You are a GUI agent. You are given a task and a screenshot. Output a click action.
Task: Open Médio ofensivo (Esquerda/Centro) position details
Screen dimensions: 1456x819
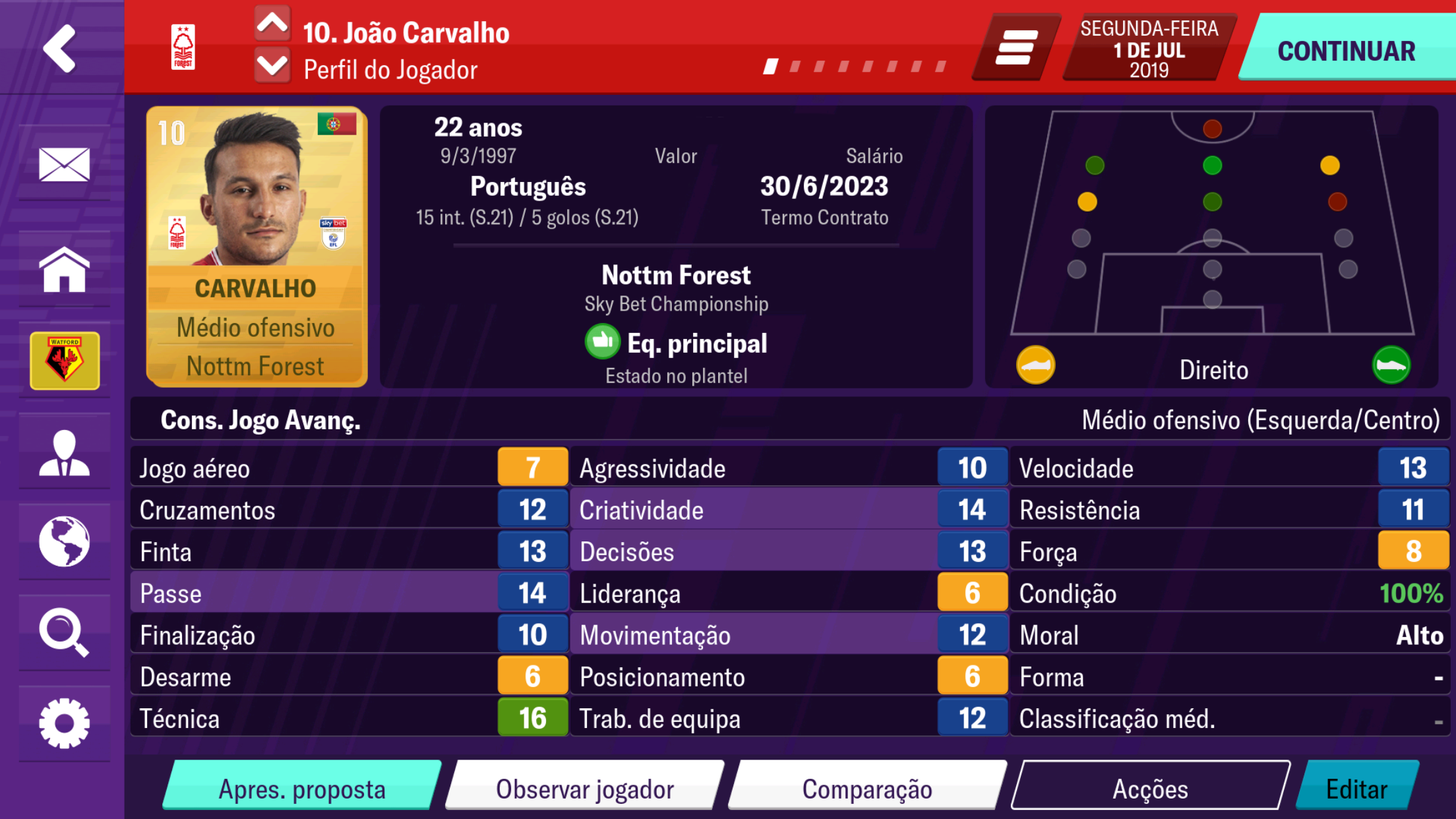click(1263, 419)
